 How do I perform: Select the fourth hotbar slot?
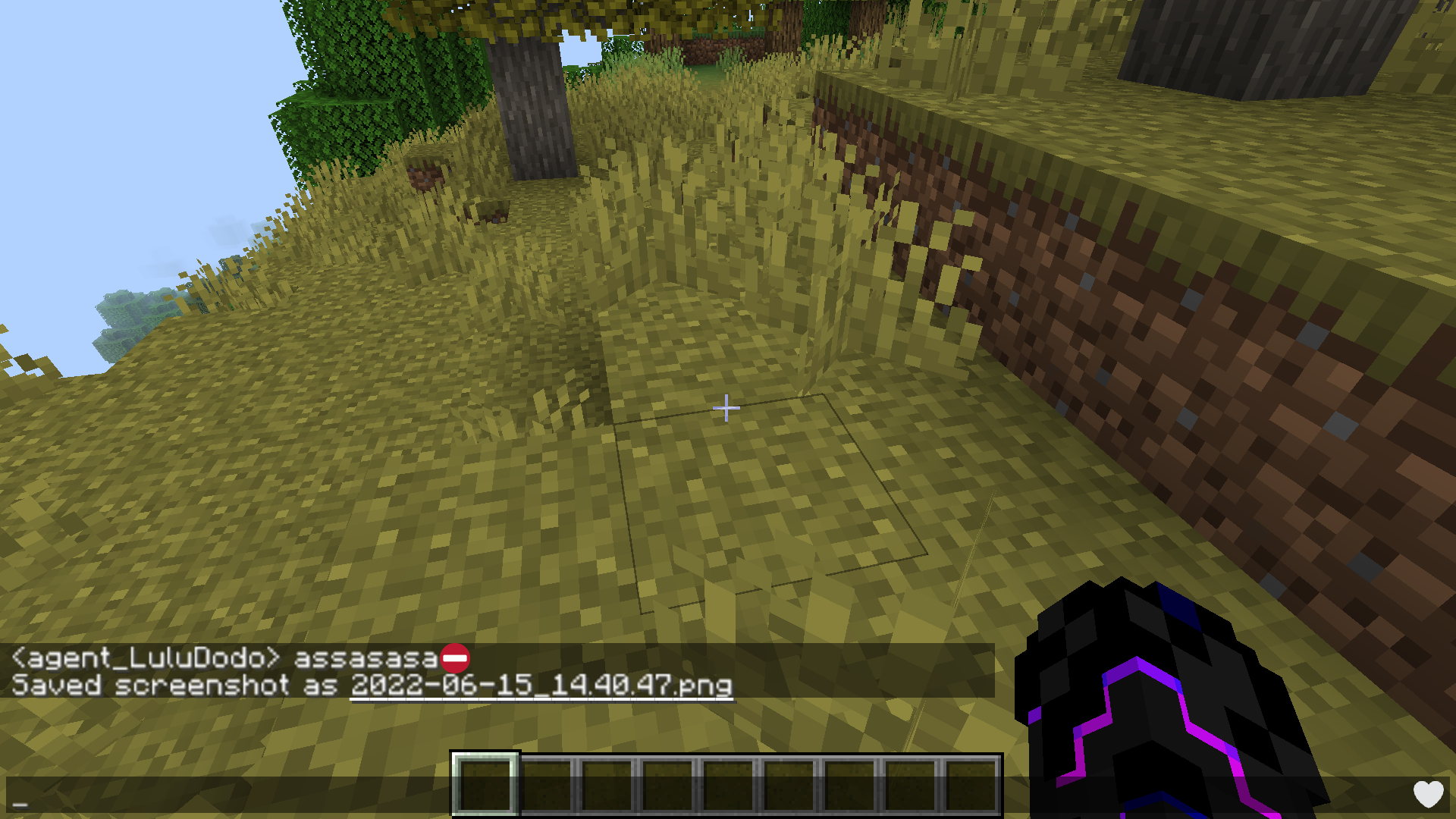pos(667,785)
